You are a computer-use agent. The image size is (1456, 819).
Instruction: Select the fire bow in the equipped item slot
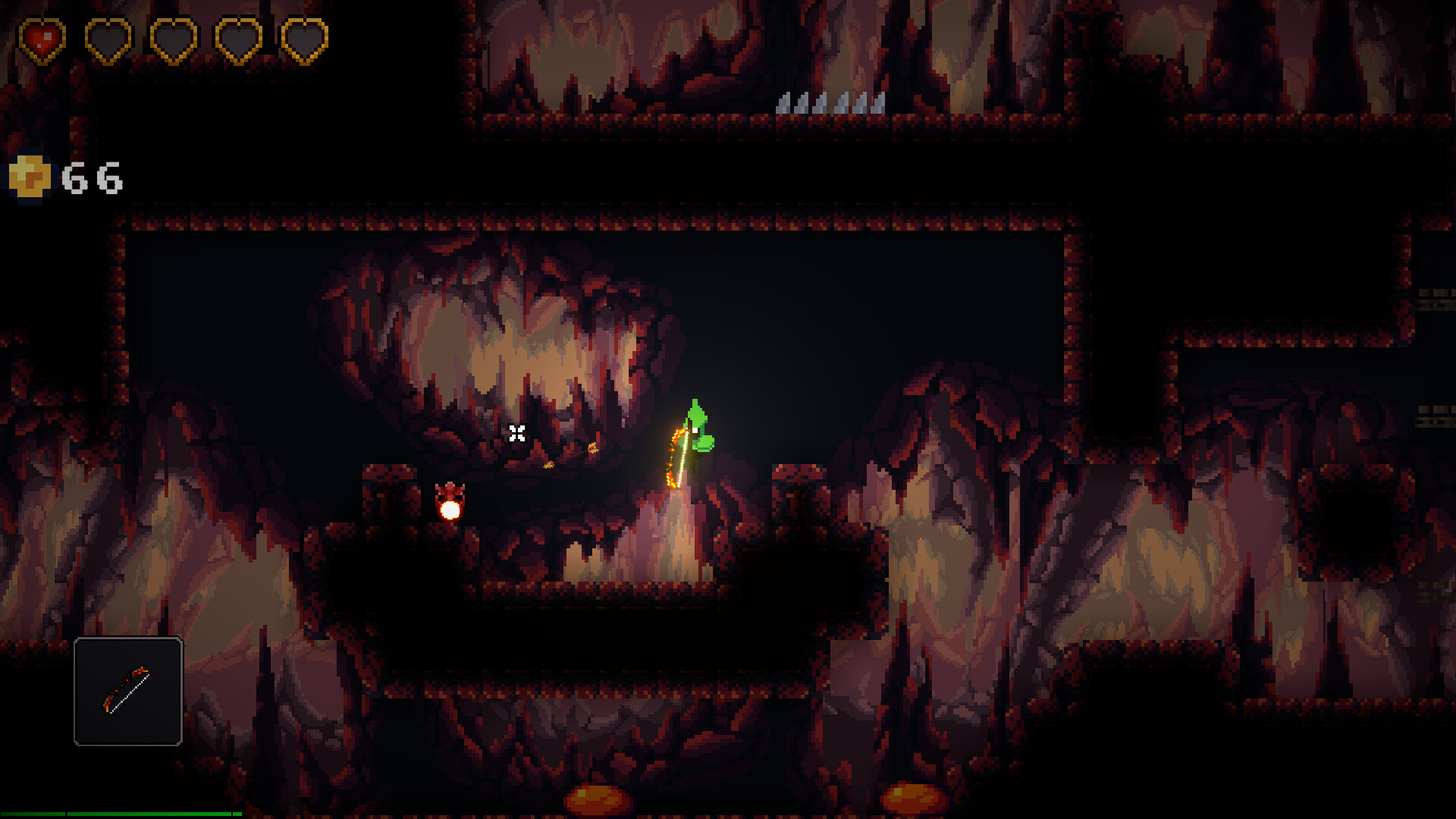(x=127, y=692)
